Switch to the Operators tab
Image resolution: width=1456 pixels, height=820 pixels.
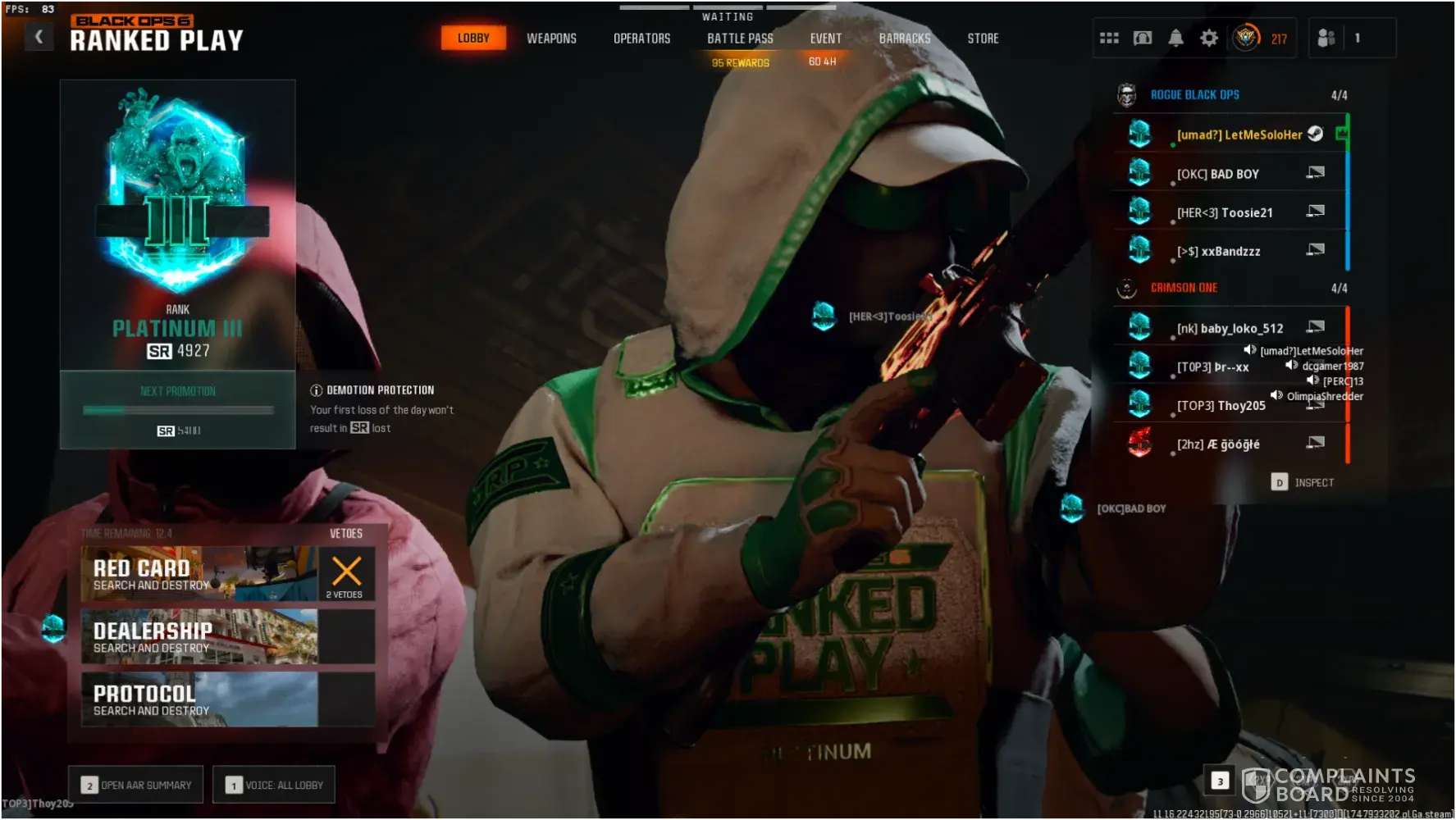coord(641,39)
